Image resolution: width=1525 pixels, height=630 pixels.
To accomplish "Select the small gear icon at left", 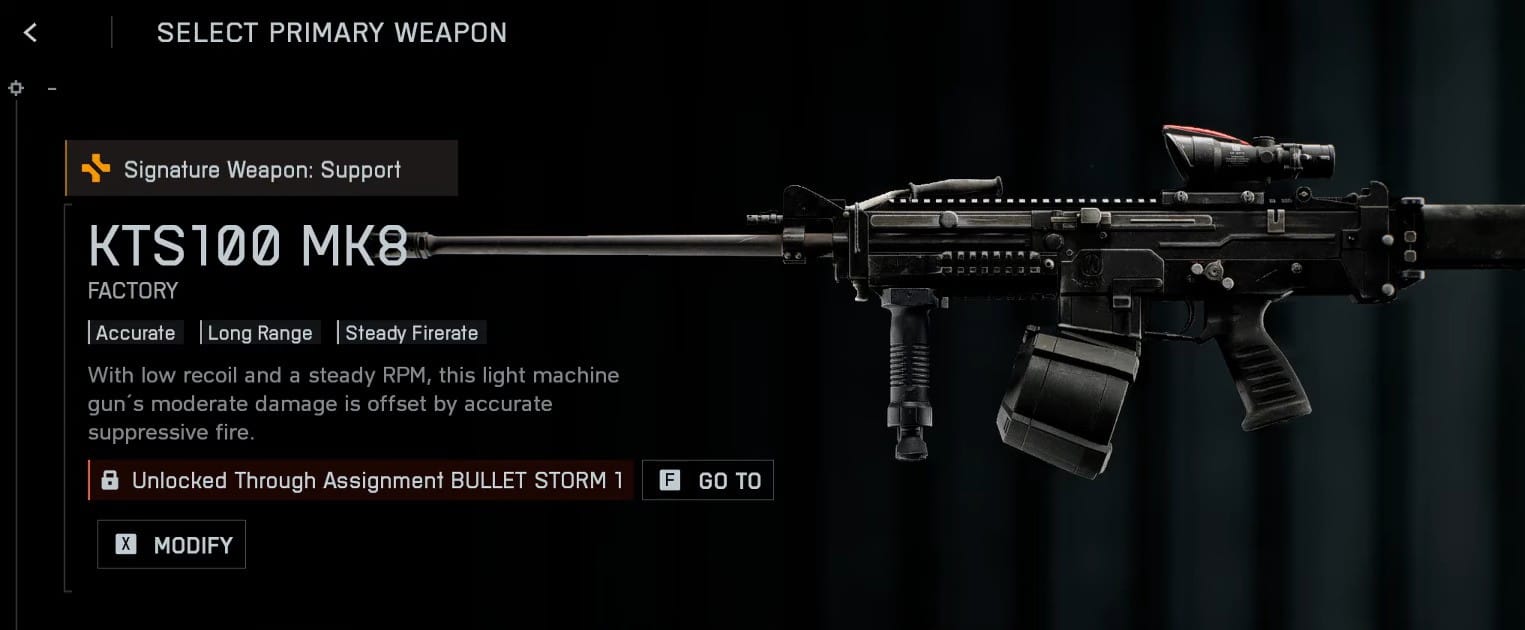I will tap(16, 88).
